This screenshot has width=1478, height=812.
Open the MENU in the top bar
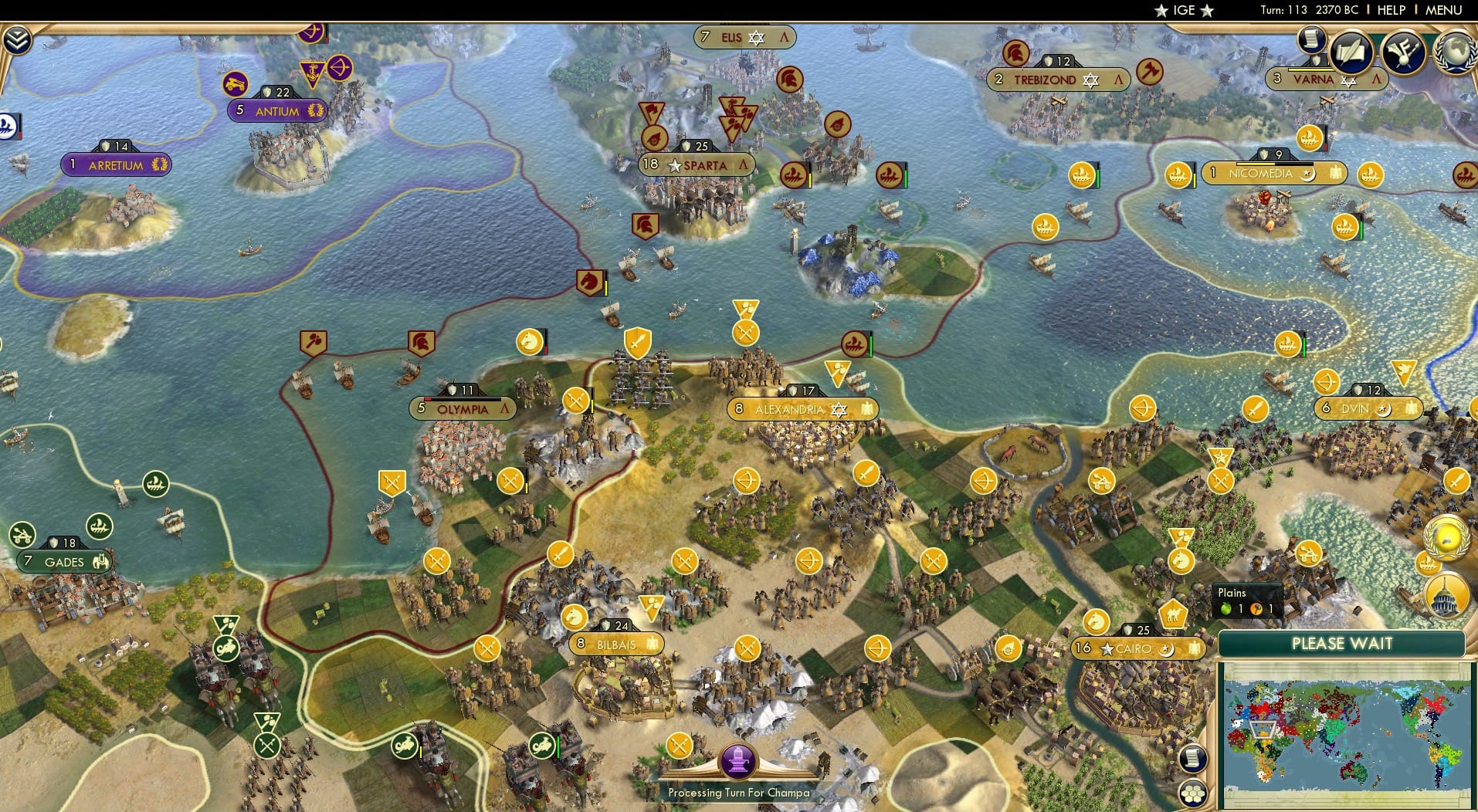click(x=1442, y=10)
